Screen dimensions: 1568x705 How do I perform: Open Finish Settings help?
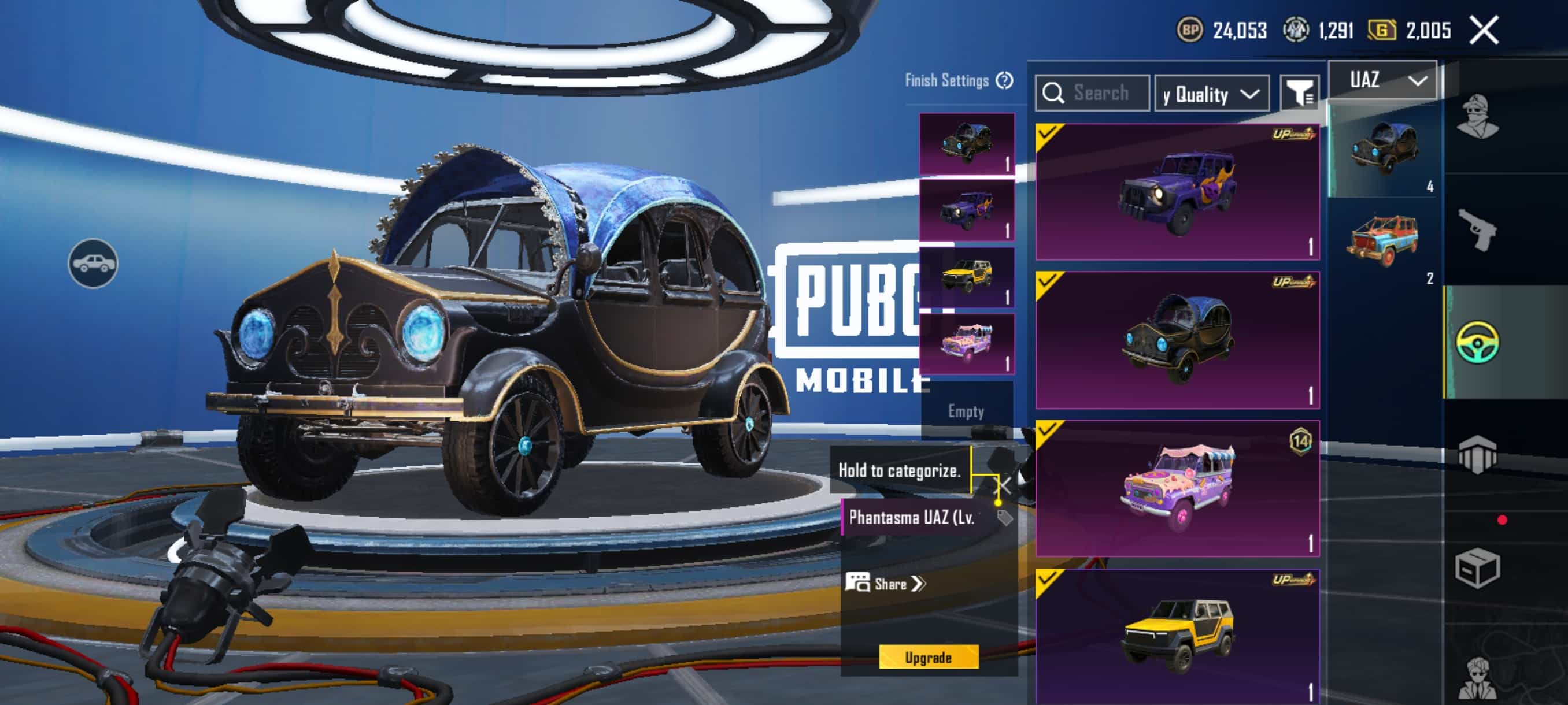point(1004,80)
